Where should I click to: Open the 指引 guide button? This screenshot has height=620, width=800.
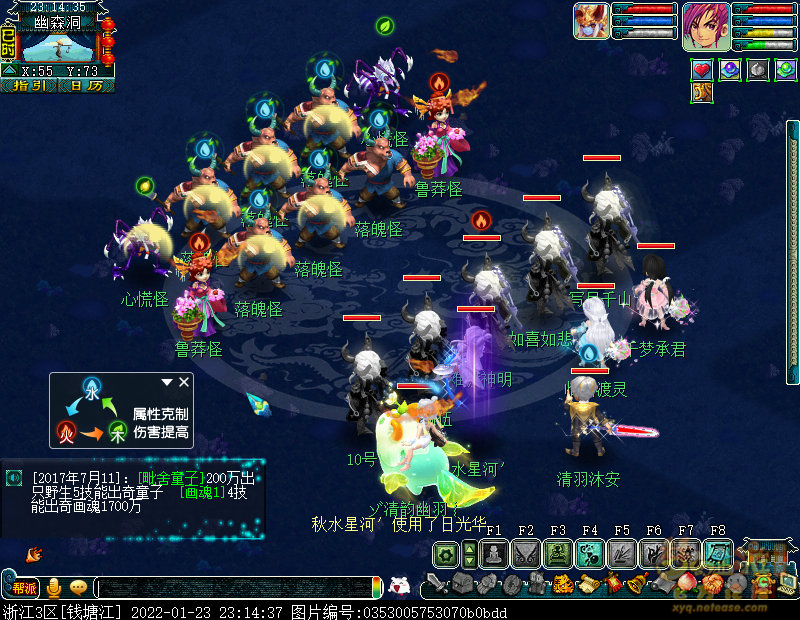coord(29,86)
